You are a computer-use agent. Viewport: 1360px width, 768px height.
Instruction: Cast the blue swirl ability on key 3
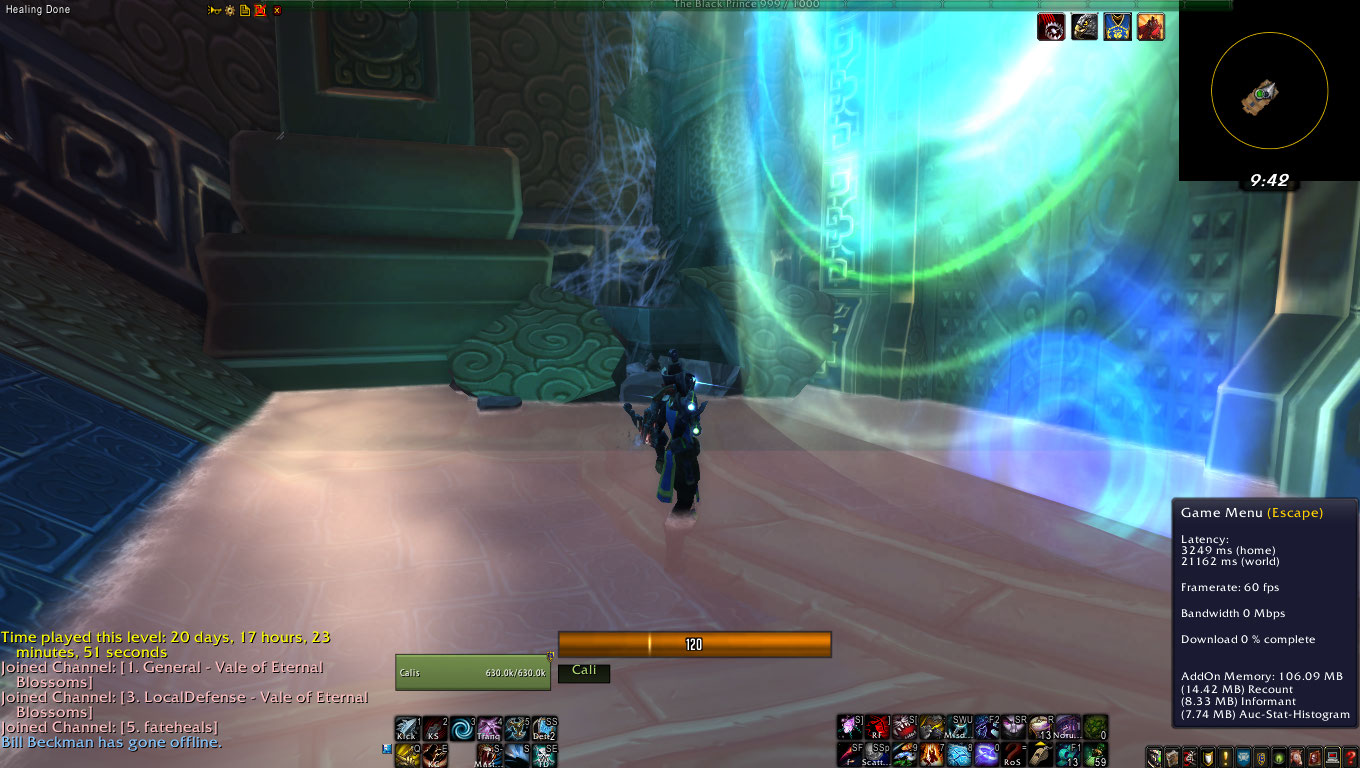pos(461,728)
